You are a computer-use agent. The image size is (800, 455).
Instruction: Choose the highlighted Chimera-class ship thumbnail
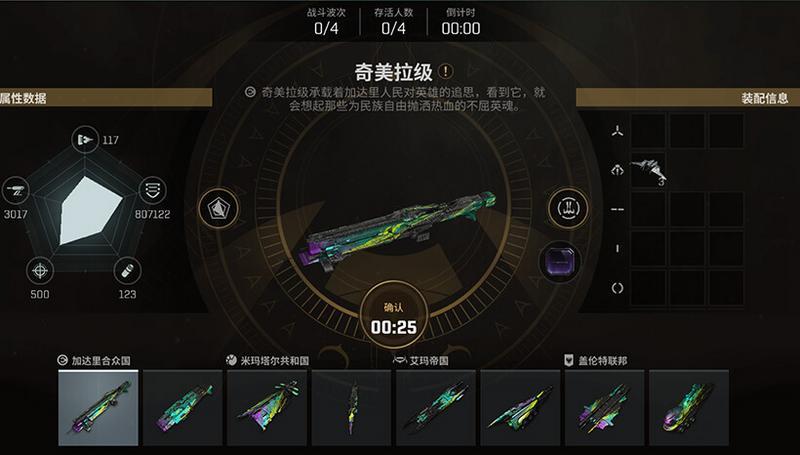[98, 407]
